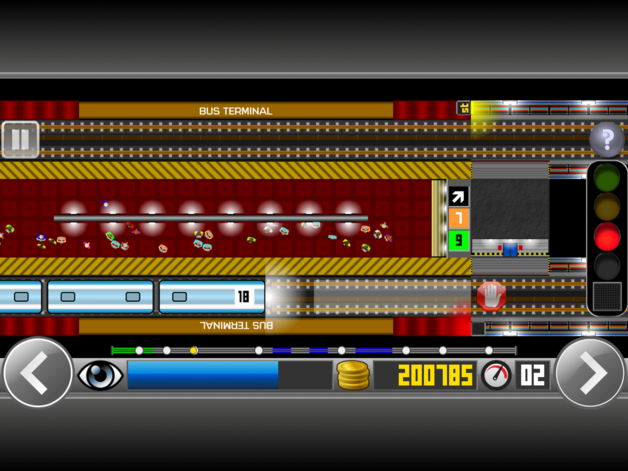Image resolution: width=628 pixels, height=471 pixels.
Task: Click the gold coins stack icon
Action: pos(353,375)
